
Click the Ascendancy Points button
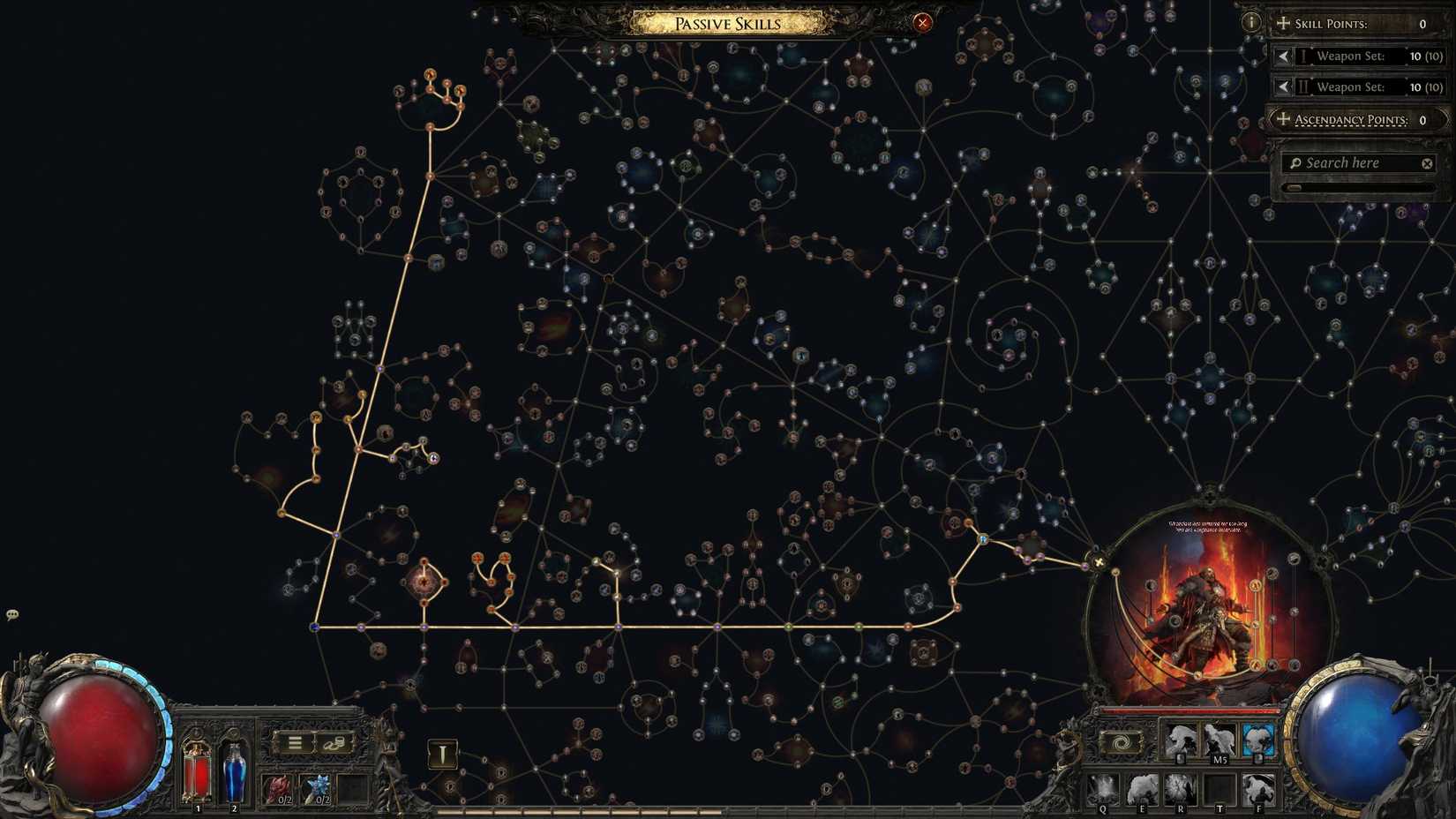pos(1355,119)
